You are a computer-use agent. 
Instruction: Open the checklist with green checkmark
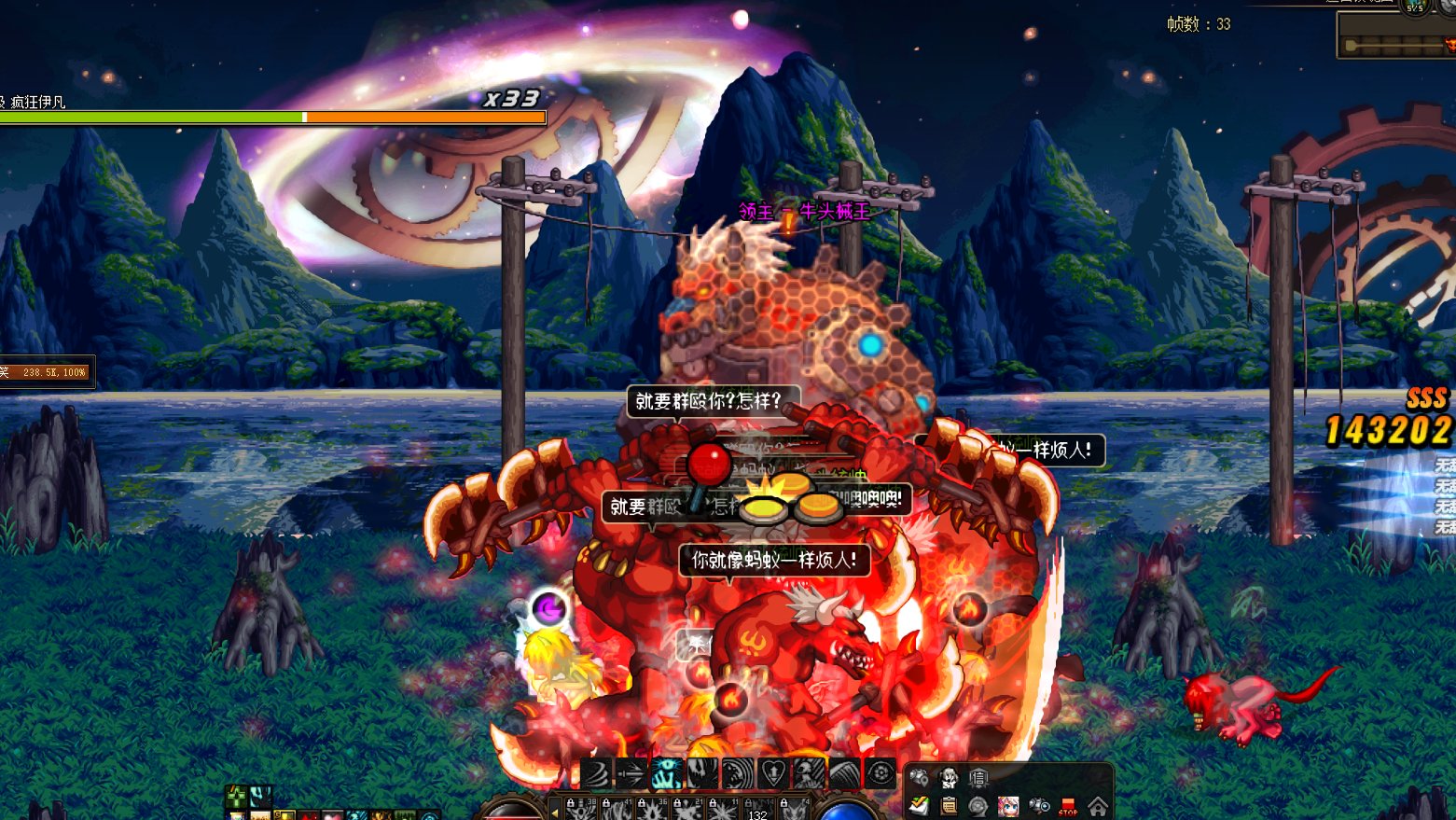(919, 806)
